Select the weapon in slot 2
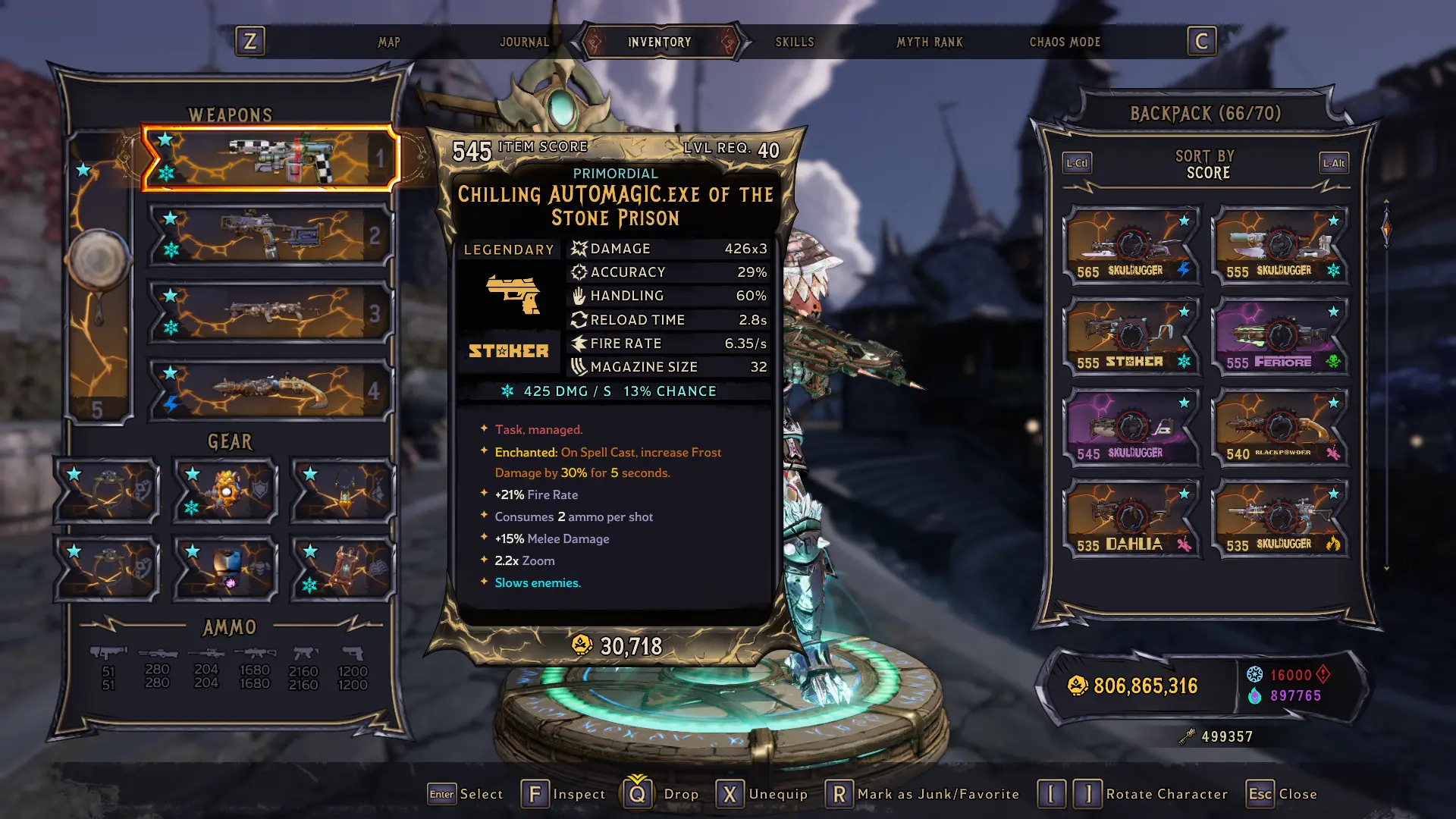1456x819 pixels. tap(270, 236)
